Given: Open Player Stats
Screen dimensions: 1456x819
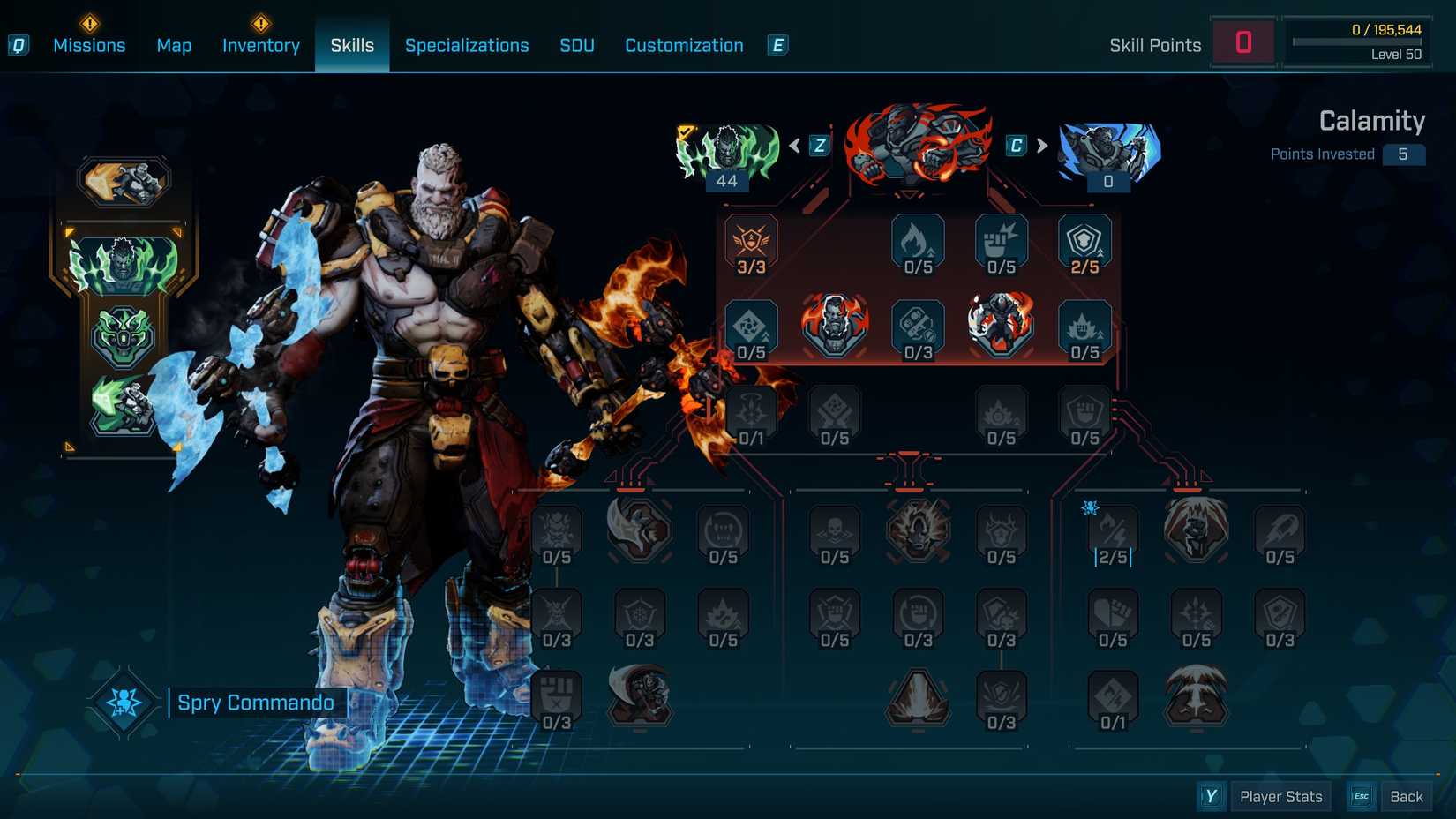Looking at the screenshot, I should tap(1280, 796).
